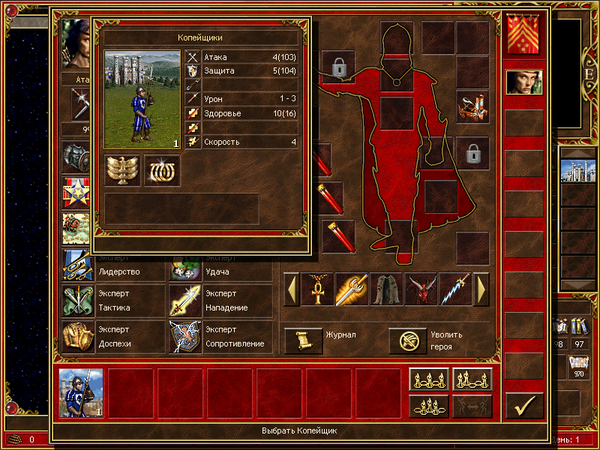
Task: Dismiss the hero with Уволить героя
Action: point(407,341)
